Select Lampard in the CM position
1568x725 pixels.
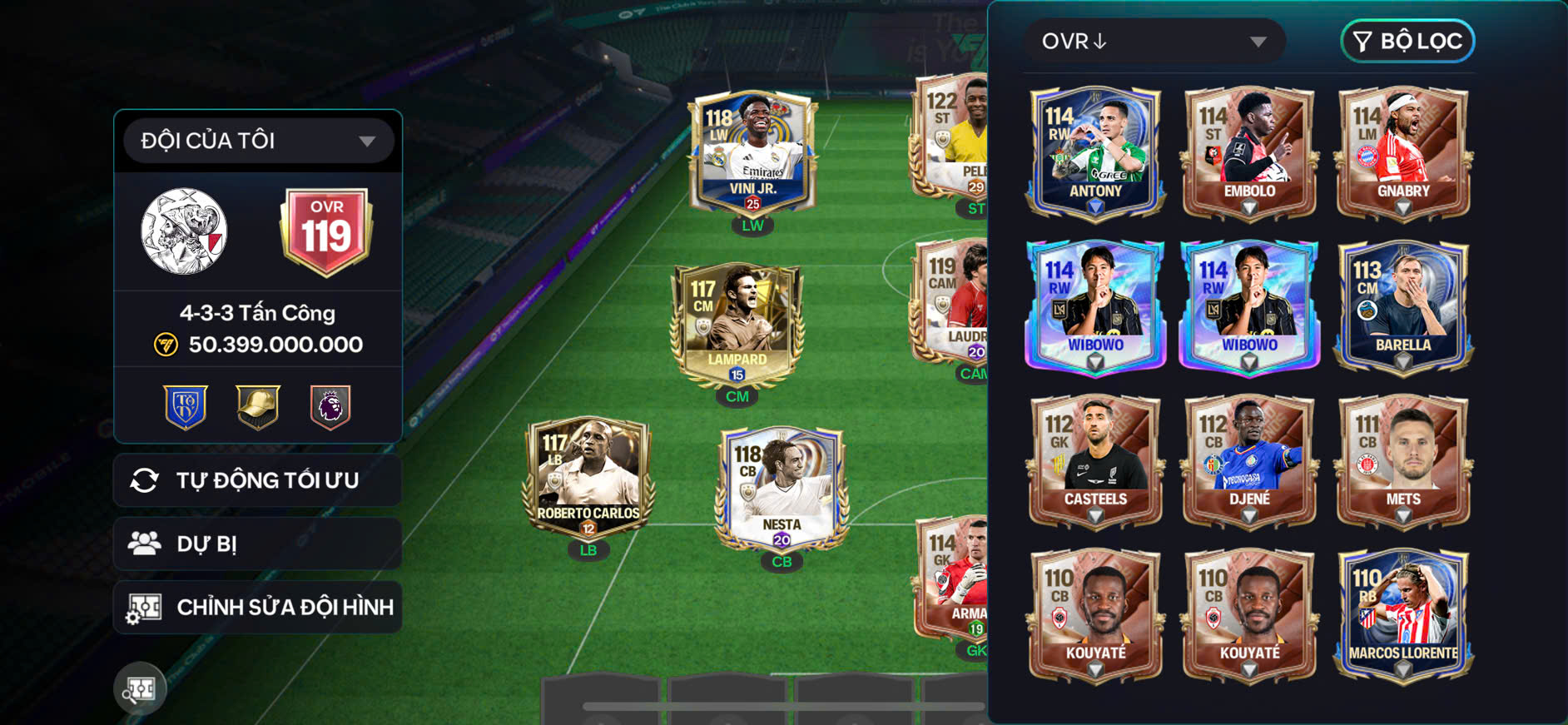click(737, 325)
